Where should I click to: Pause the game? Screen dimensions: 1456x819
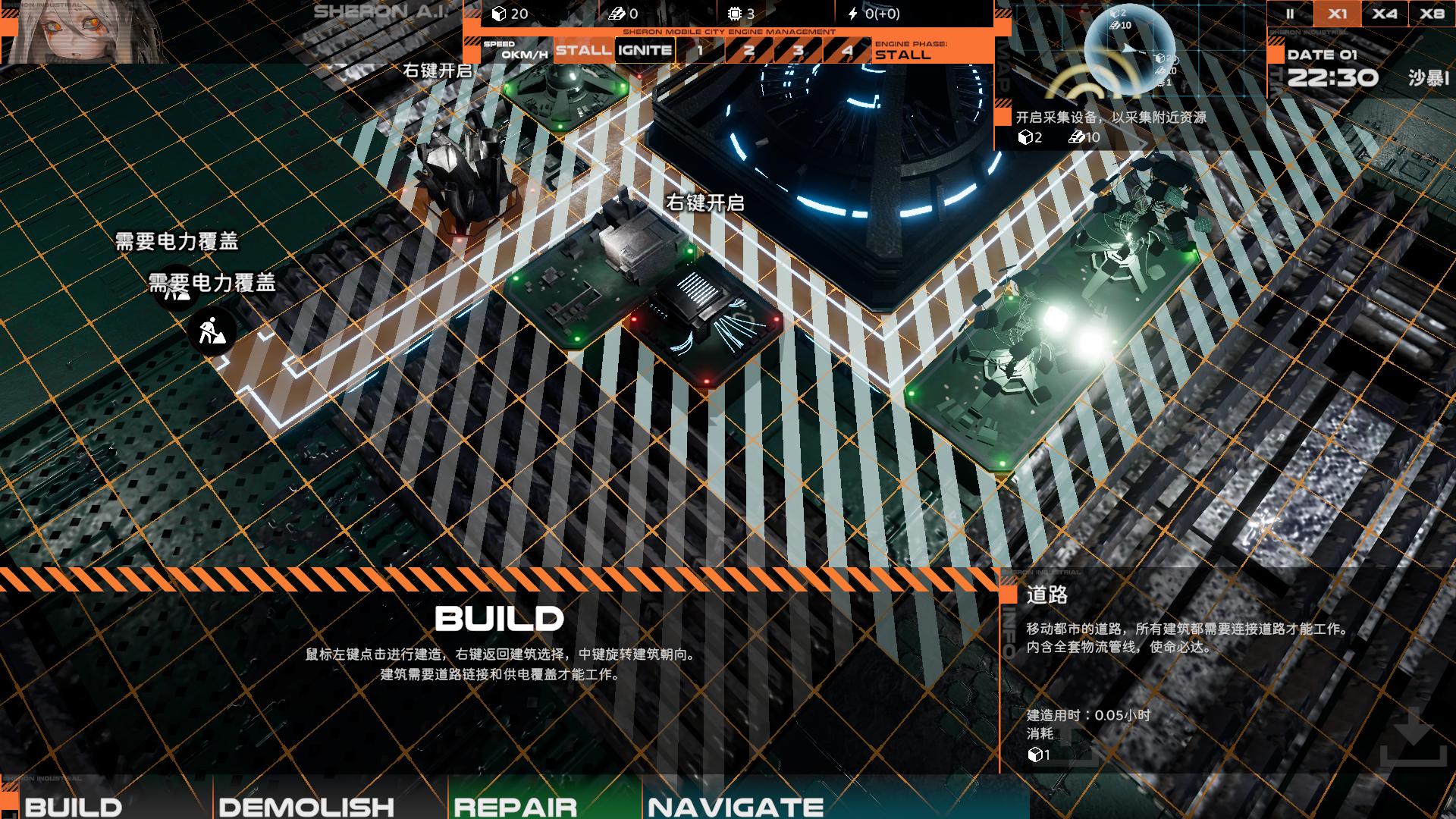point(1290,14)
